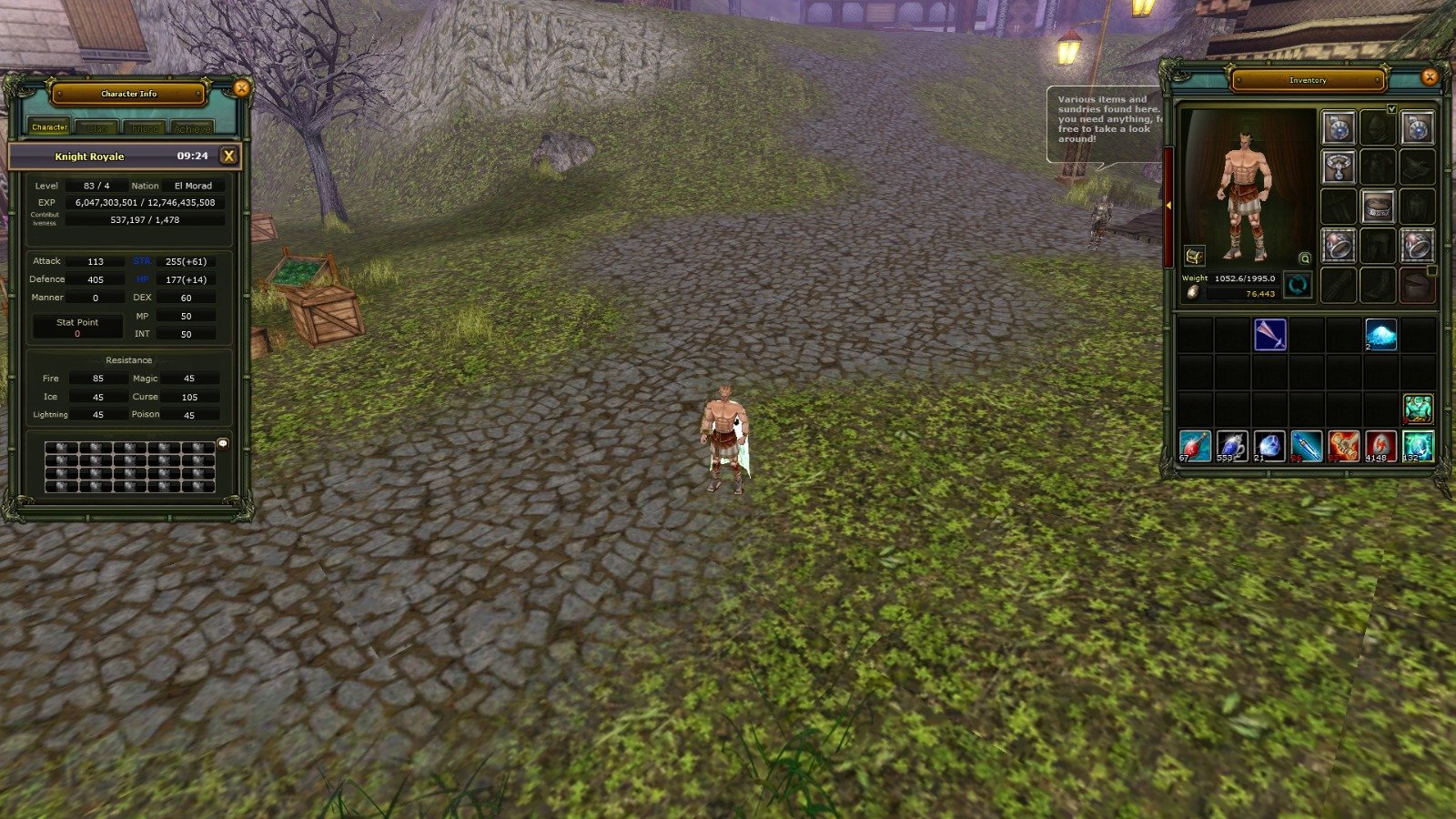Click the magnifier icon on character preview
Image resolution: width=1456 pixels, height=819 pixels.
pyautogui.click(x=1305, y=258)
